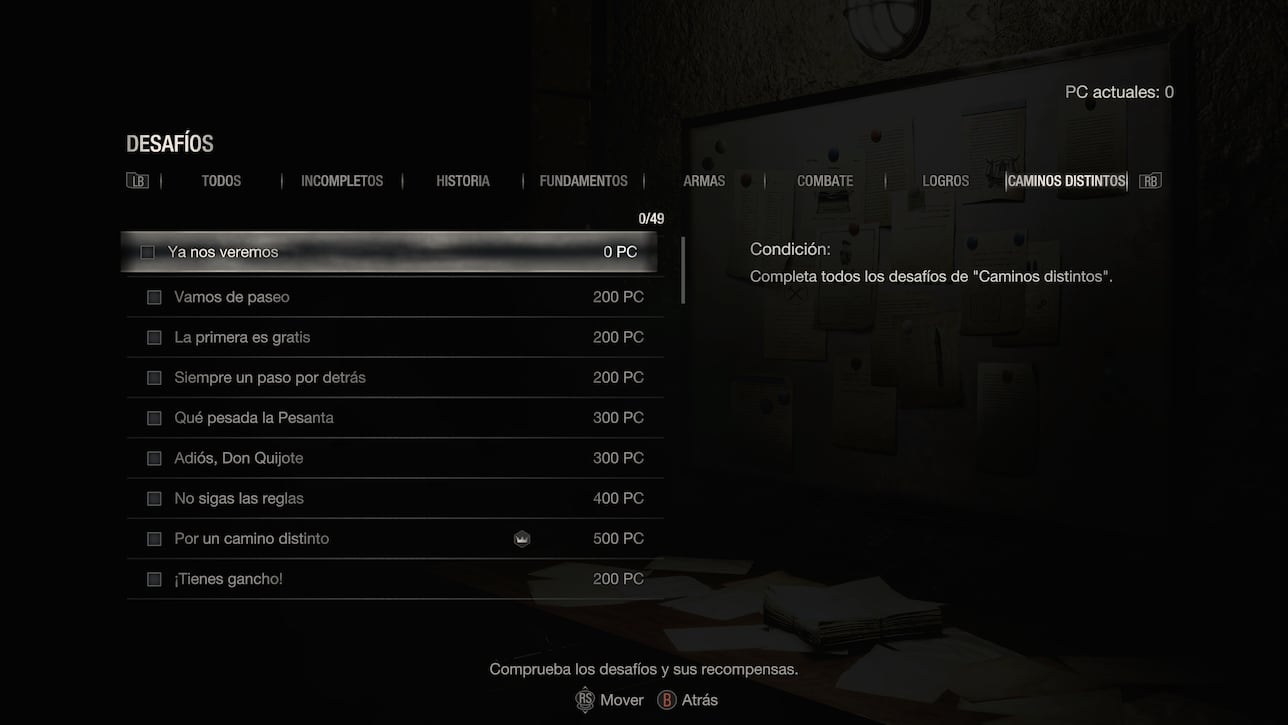Click the RS stick icon next to Mover
This screenshot has height=725, width=1288.
(585, 700)
